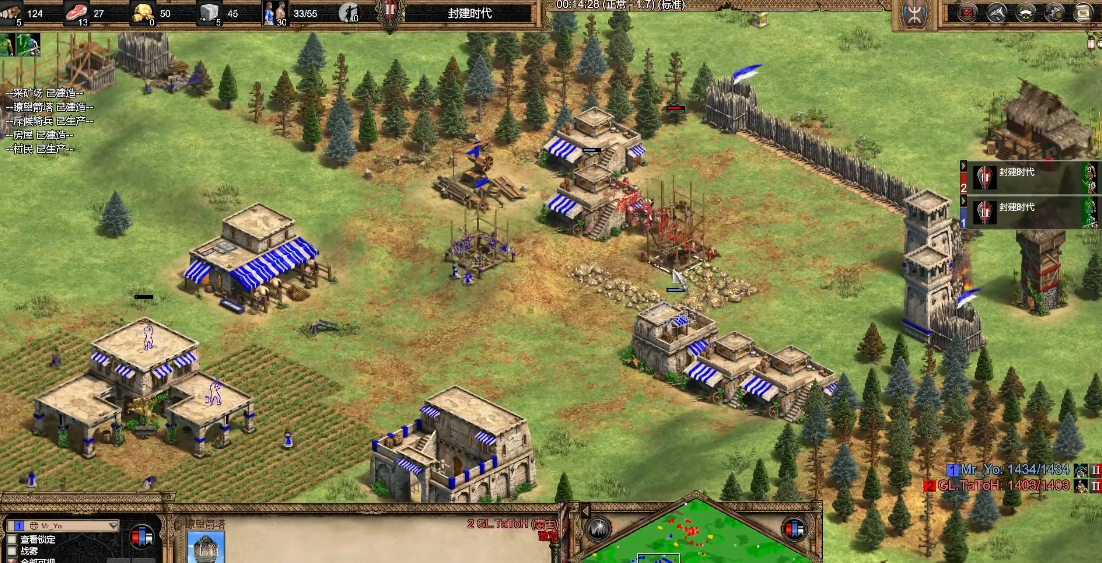Click the idle villager icon in resource bar

tap(349, 13)
